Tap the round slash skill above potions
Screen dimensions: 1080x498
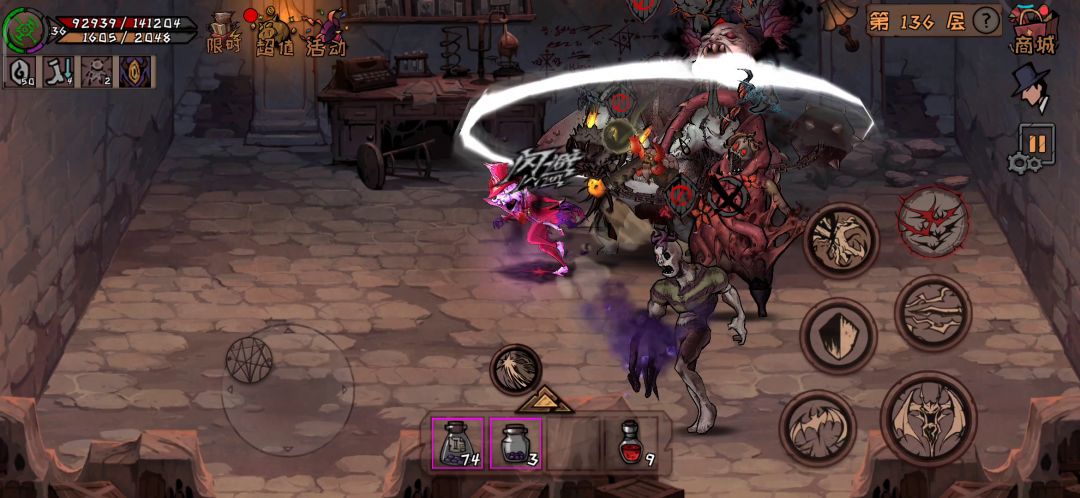coord(516,369)
